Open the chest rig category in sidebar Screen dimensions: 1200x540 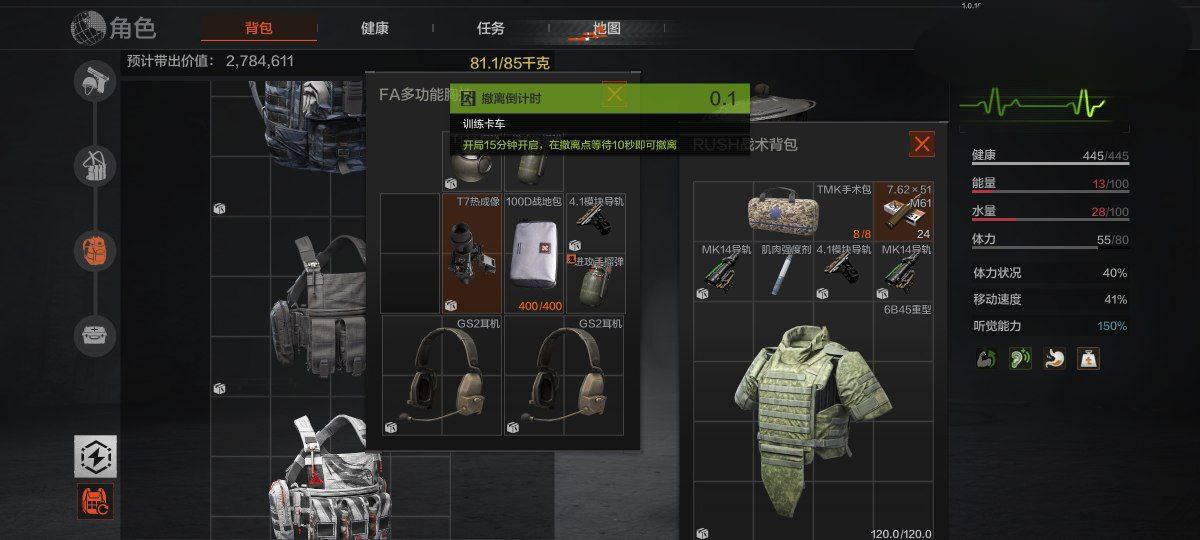pyautogui.click(x=95, y=165)
